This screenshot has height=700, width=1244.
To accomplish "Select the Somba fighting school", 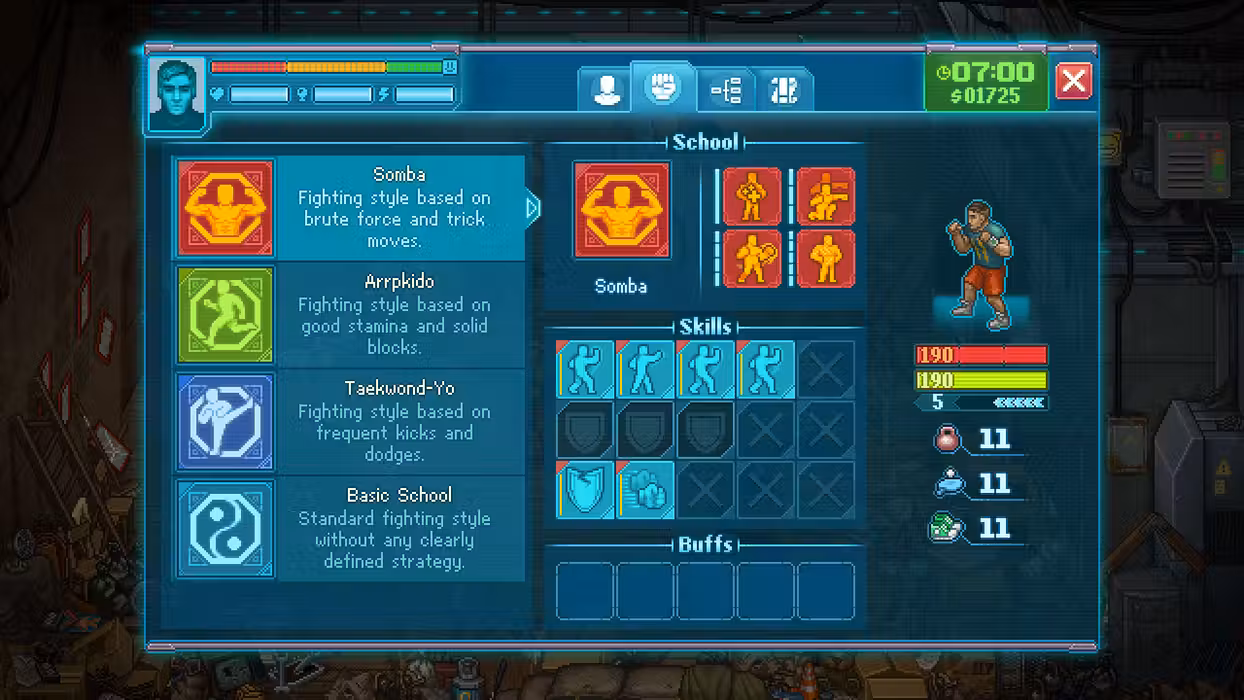I will click(350, 208).
